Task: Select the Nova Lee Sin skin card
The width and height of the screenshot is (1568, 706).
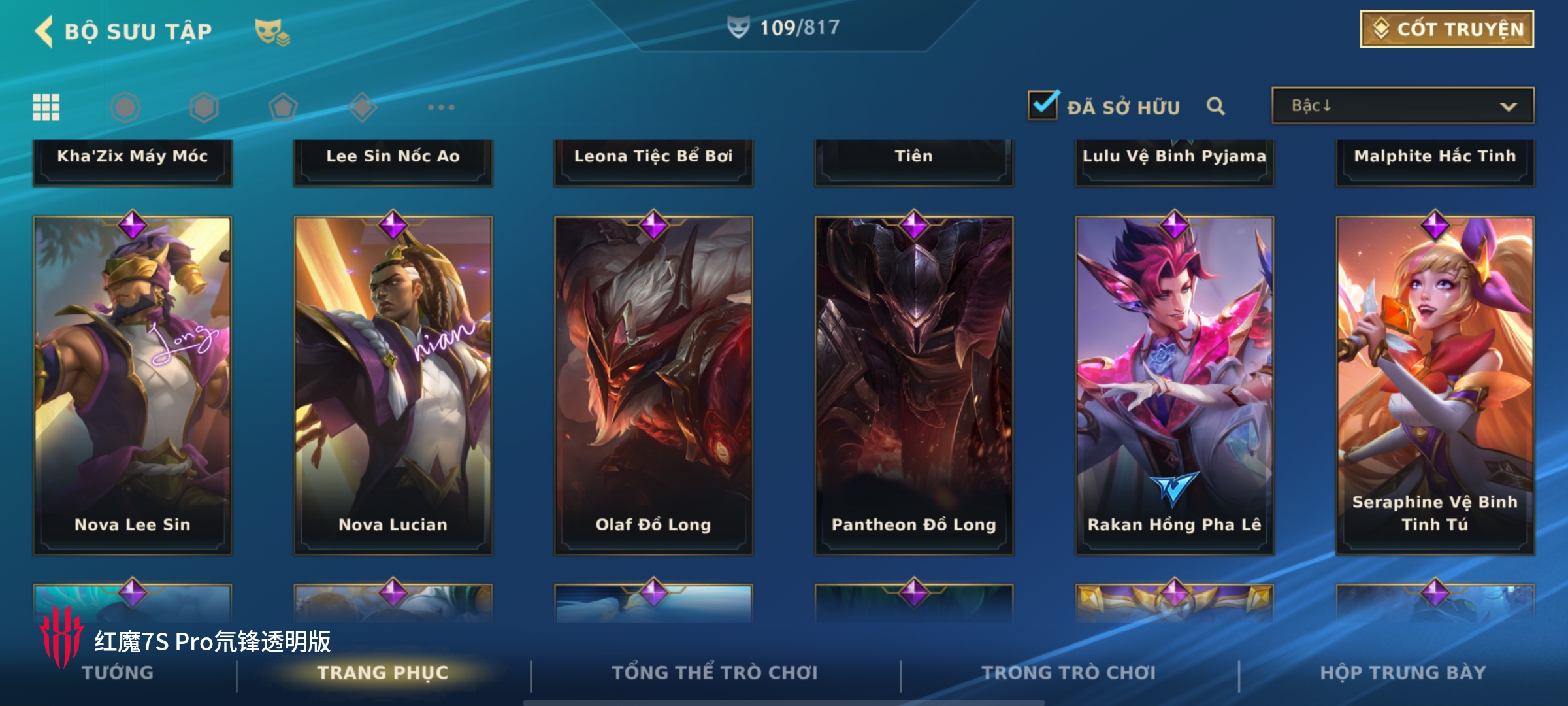Action: [133, 386]
